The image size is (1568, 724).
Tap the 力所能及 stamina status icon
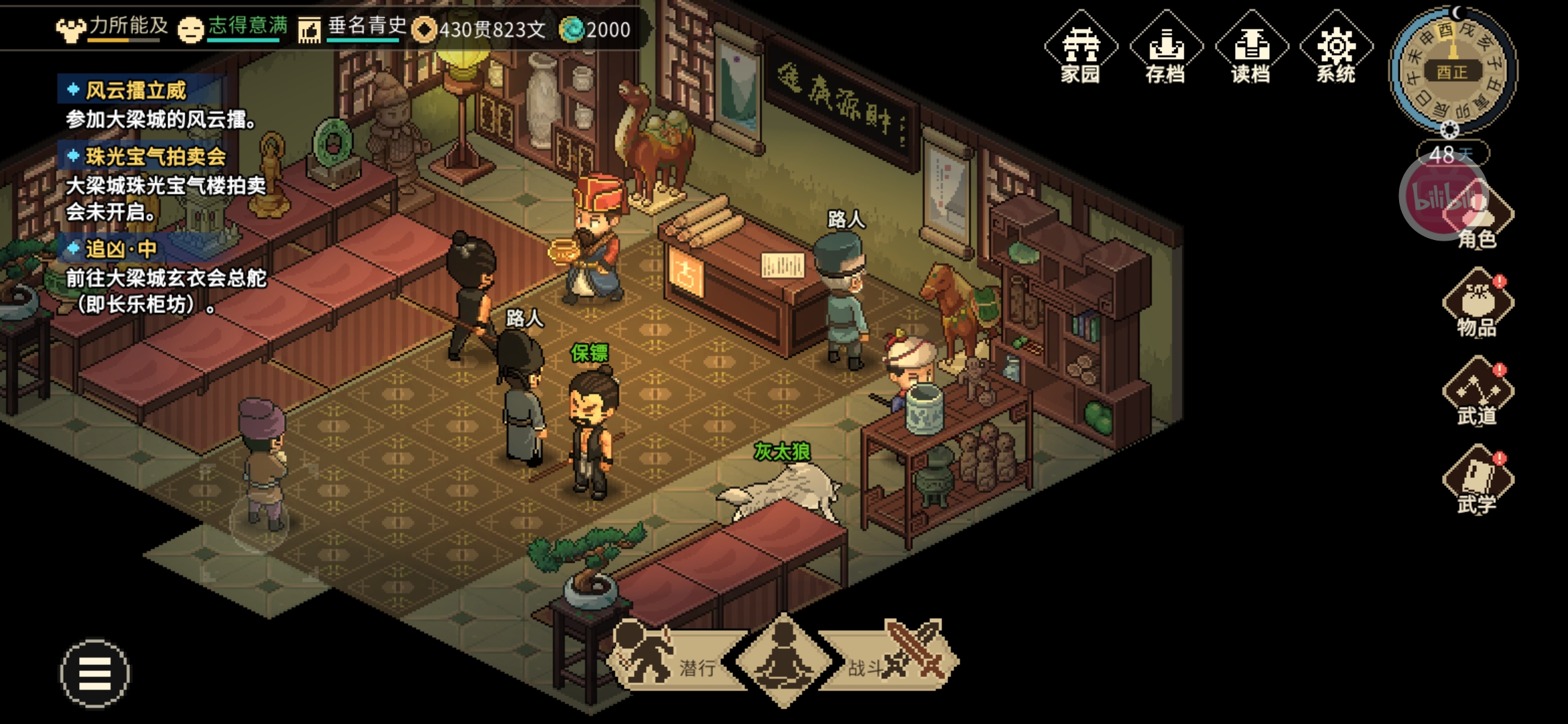click(x=71, y=29)
